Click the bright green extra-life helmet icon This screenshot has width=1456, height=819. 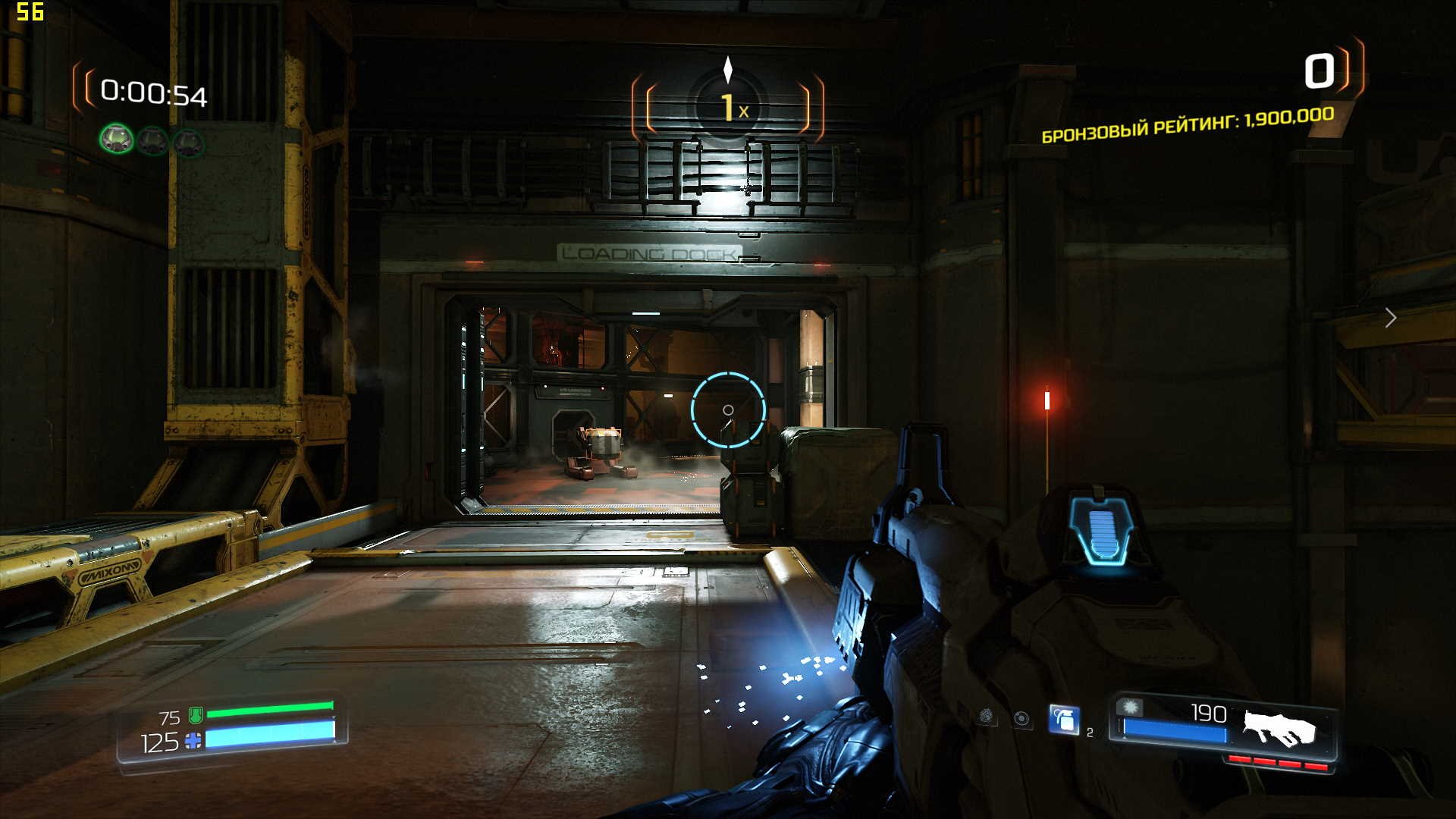[x=117, y=140]
